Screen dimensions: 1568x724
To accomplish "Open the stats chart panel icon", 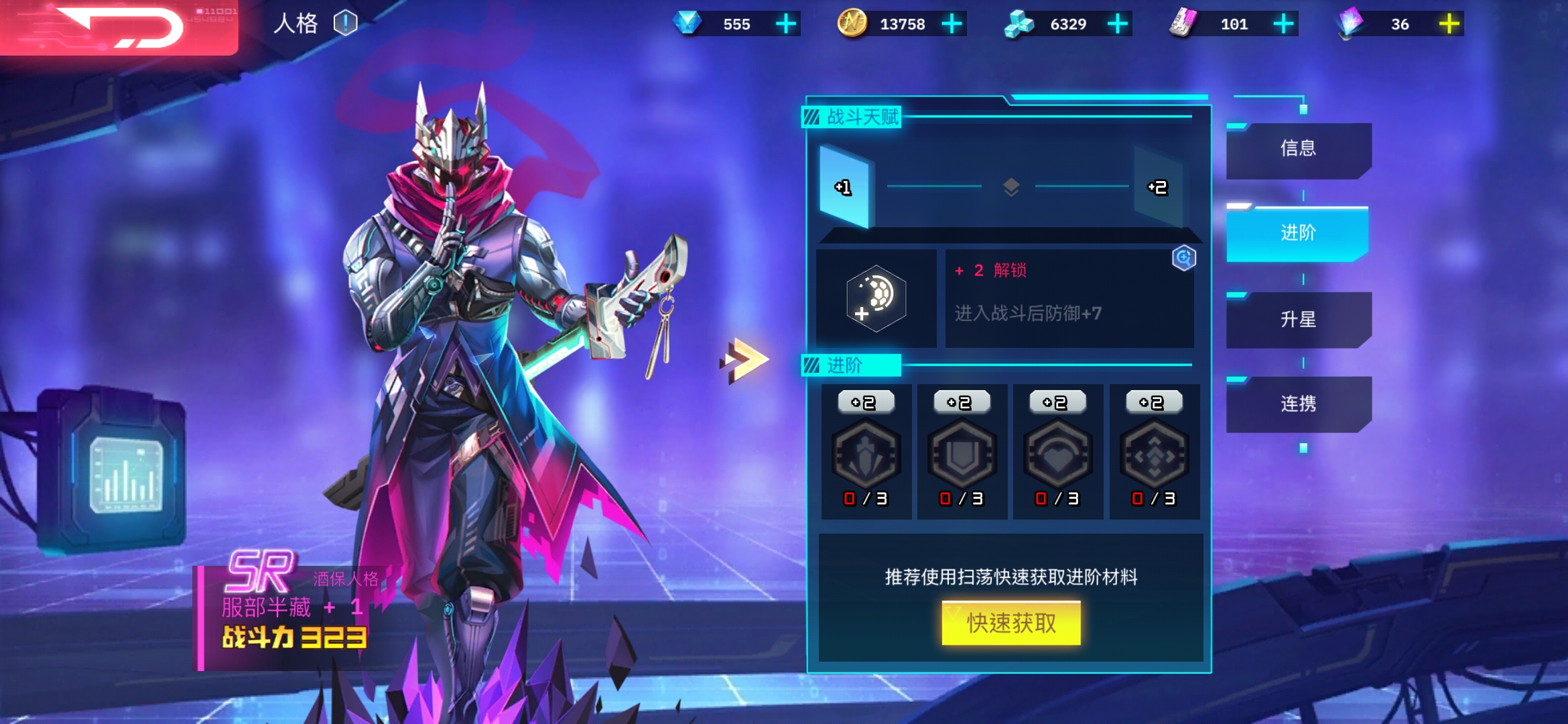I will click(125, 473).
